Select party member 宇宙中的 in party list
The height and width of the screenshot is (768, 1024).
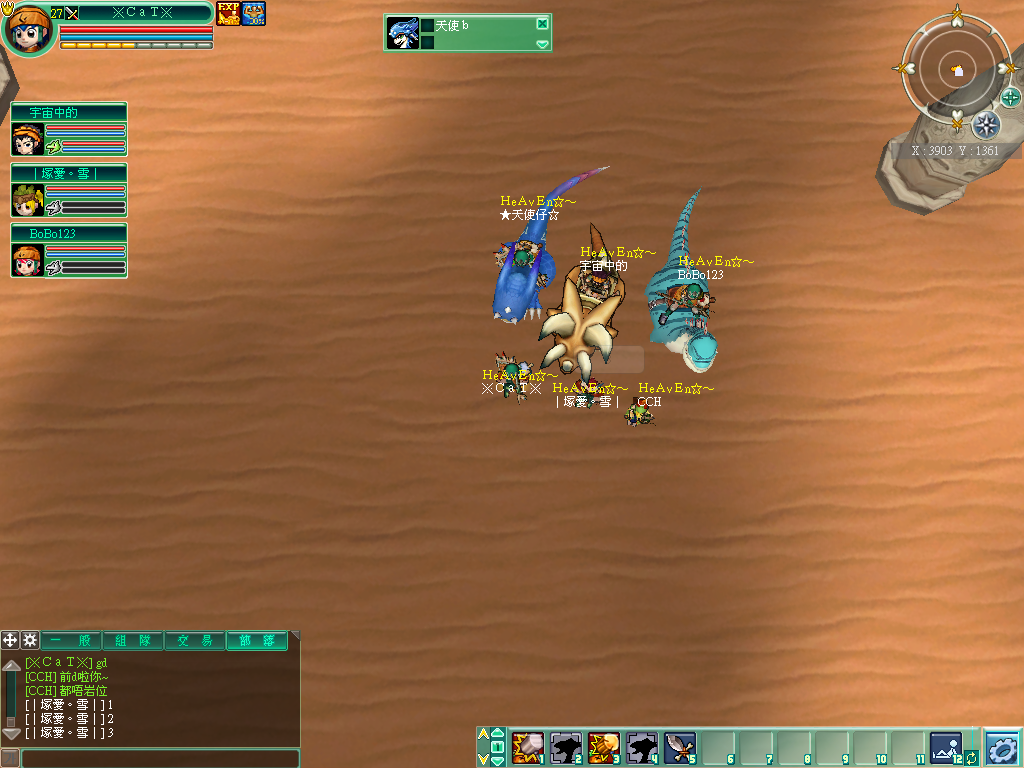[x=69, y=130]
